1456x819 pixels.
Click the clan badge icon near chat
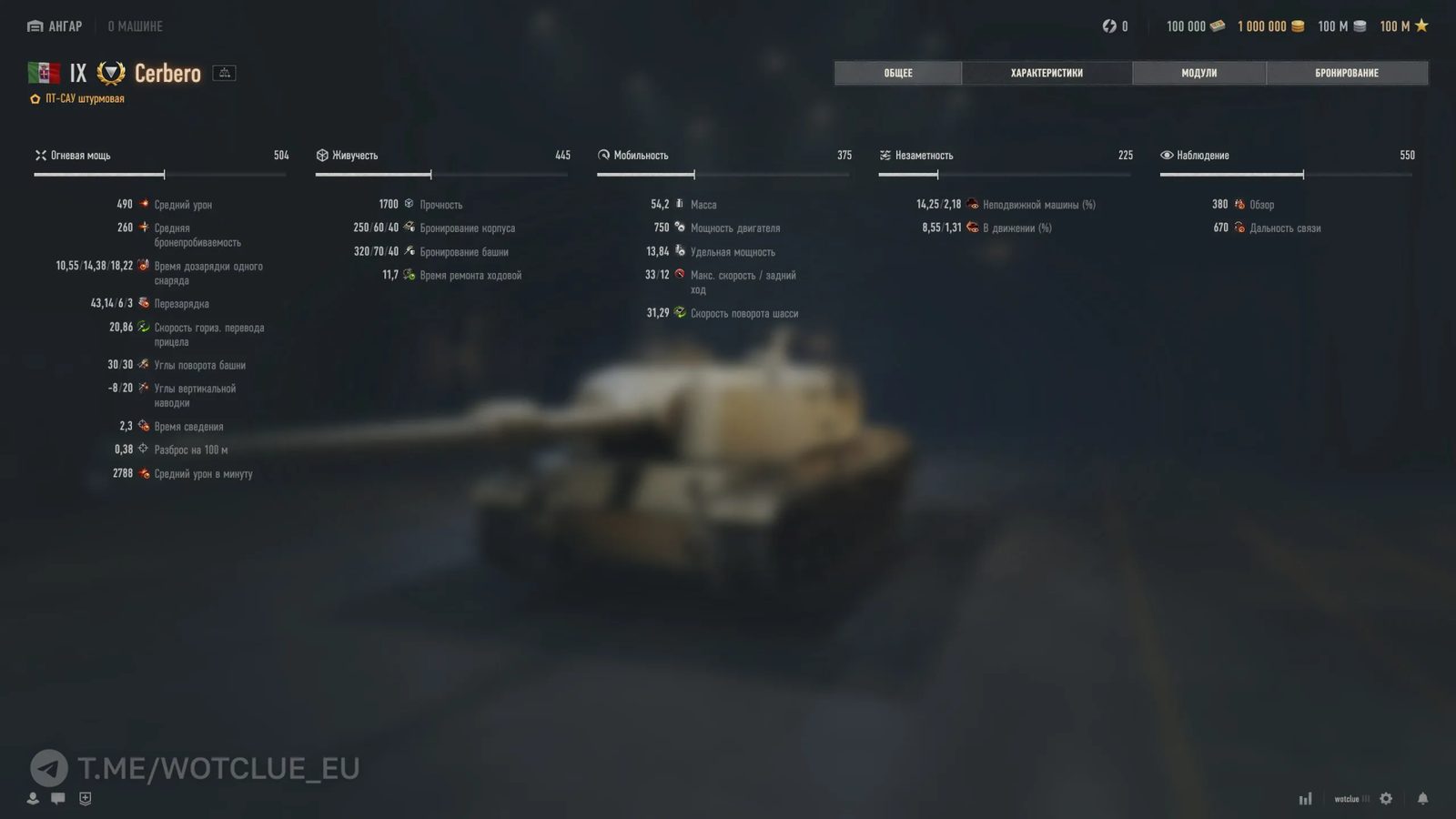85,798
